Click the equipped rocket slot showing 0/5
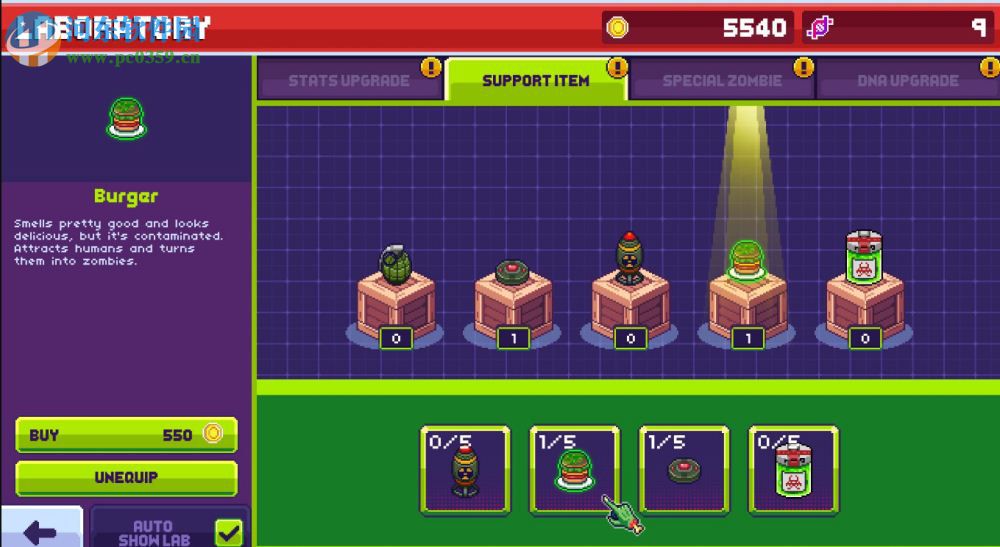This screenshot has width=1000, height=547. 465,471
